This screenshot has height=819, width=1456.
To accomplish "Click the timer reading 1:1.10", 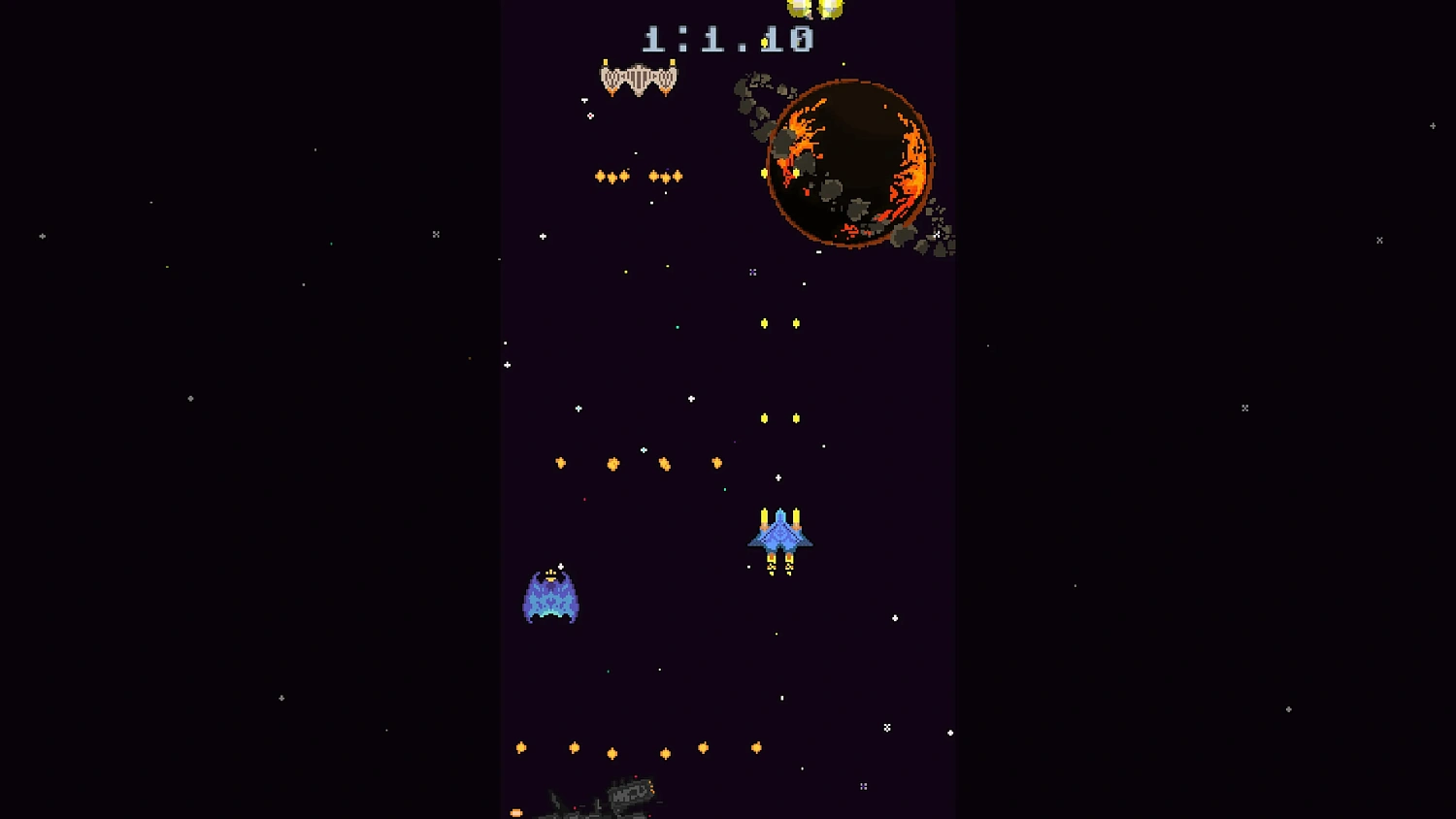I will pos(728,41).
